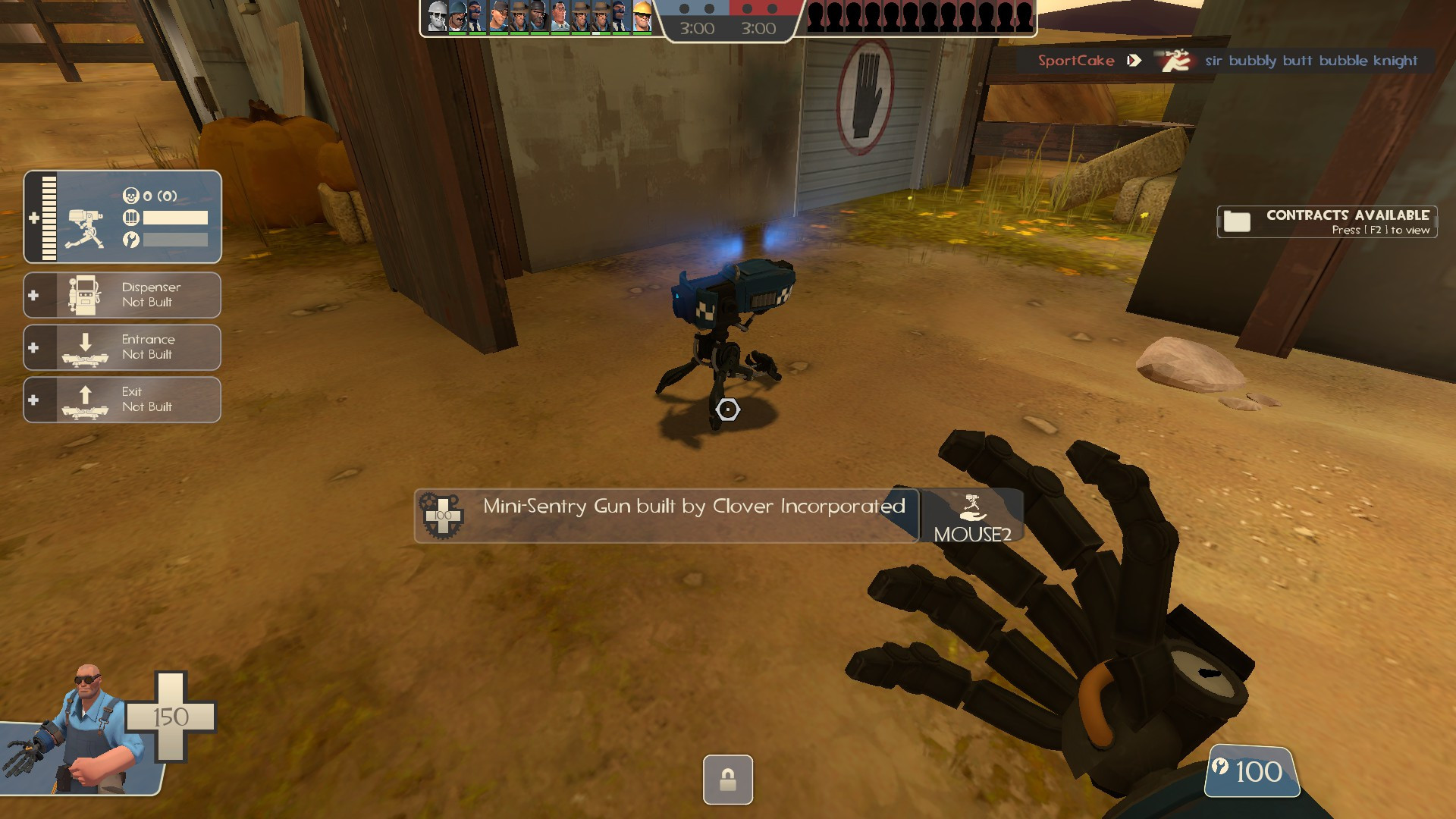Viewport: 1456px width, 819px height.
Task: Select the Teleporter Entrance icon
Action: (86, 347)
